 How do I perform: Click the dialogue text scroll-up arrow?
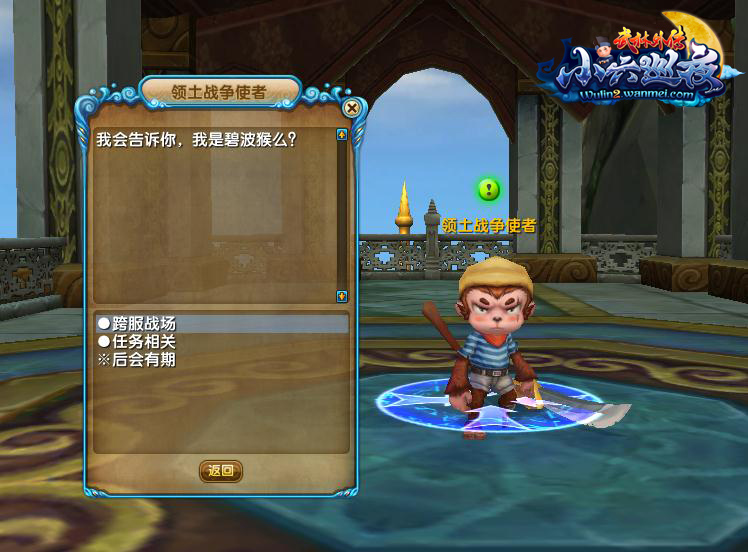[x=342, y=134]
